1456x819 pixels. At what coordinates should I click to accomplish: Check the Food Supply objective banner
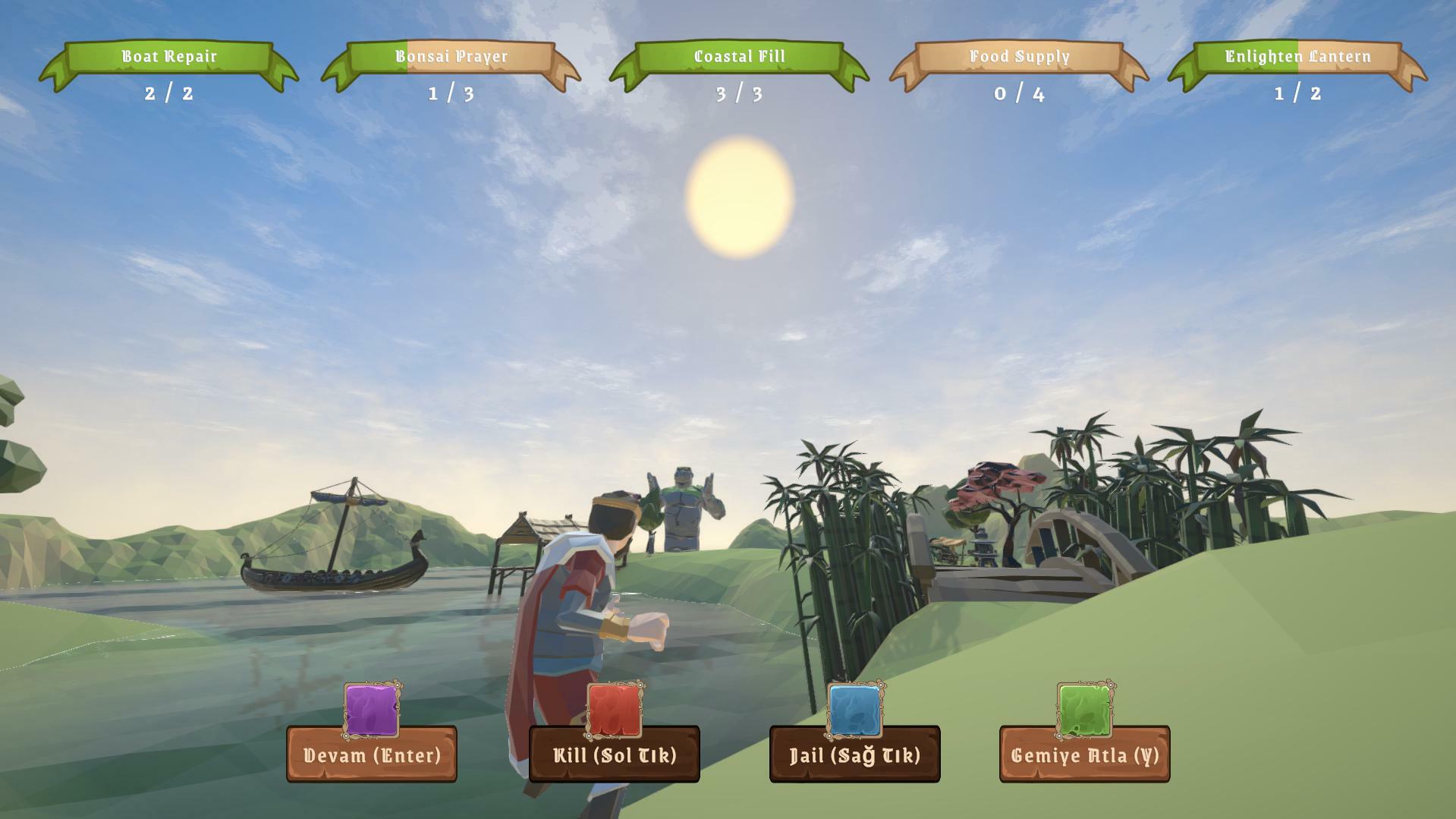tap(1019, 57)
